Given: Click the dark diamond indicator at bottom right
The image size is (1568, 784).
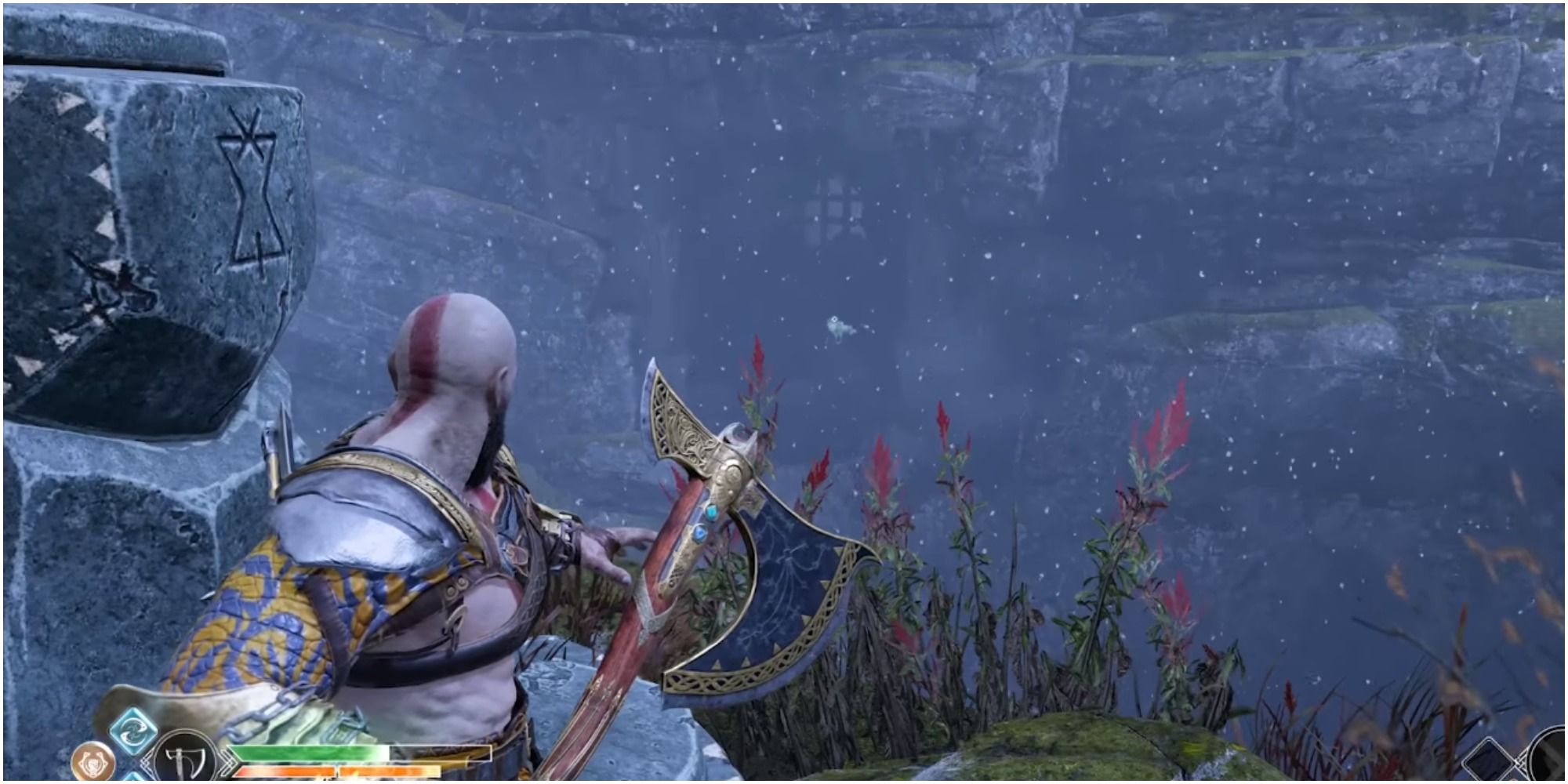Looking at the screenshot, I should coord(1488,762).
